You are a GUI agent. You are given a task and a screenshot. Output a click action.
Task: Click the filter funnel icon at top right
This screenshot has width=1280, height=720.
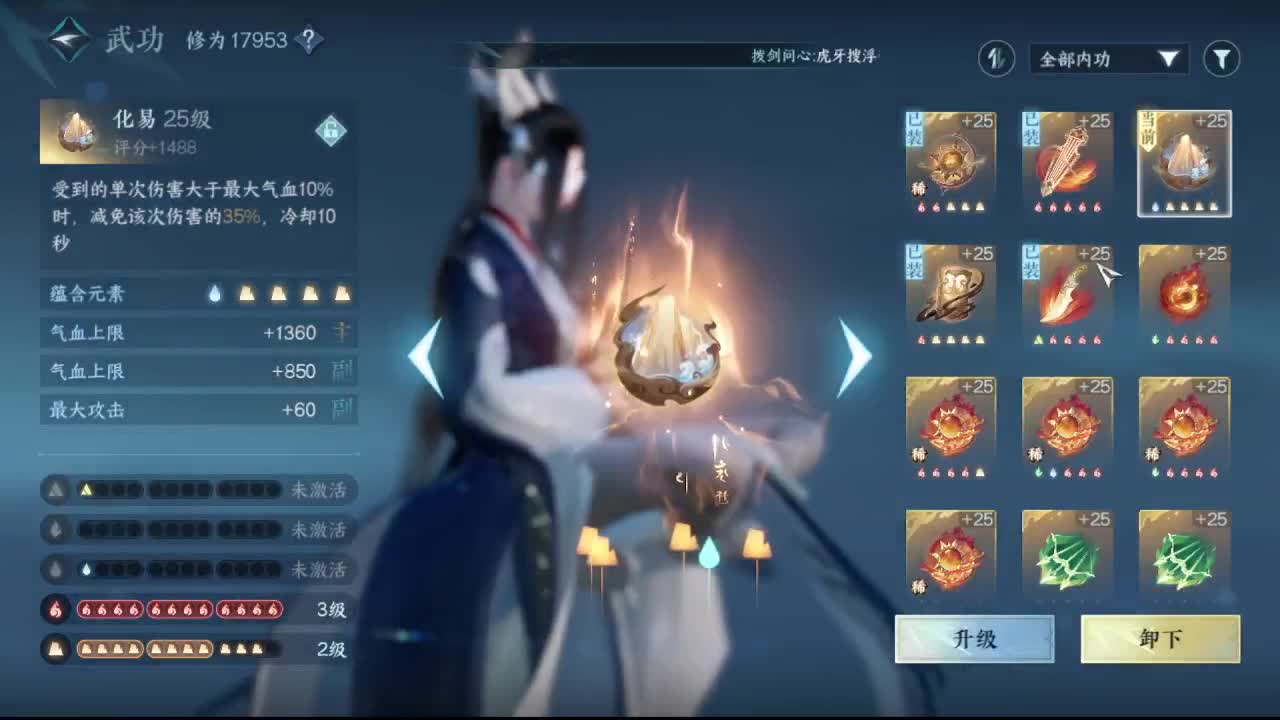1221,59
